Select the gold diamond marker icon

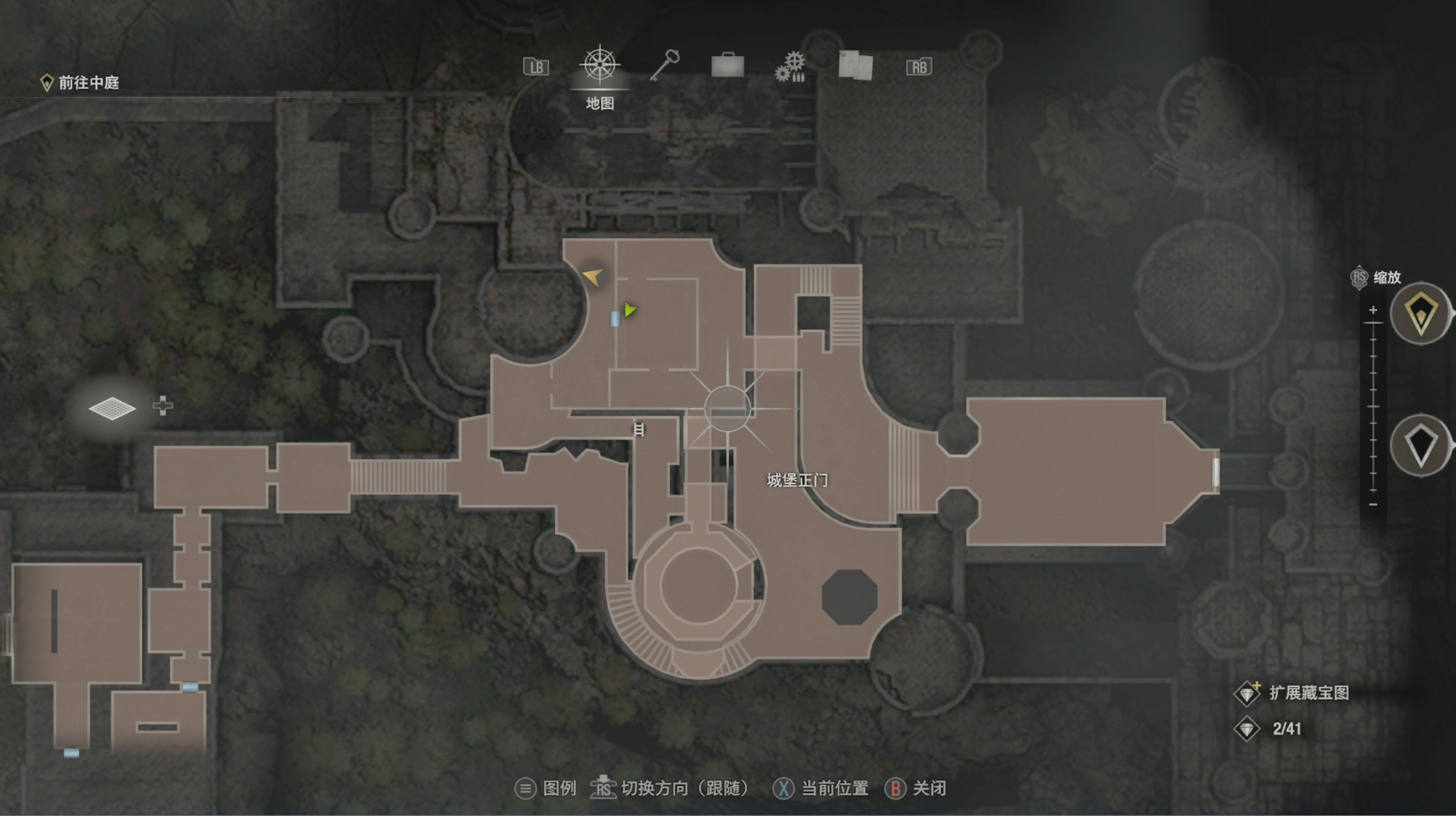coord(1421,314)
